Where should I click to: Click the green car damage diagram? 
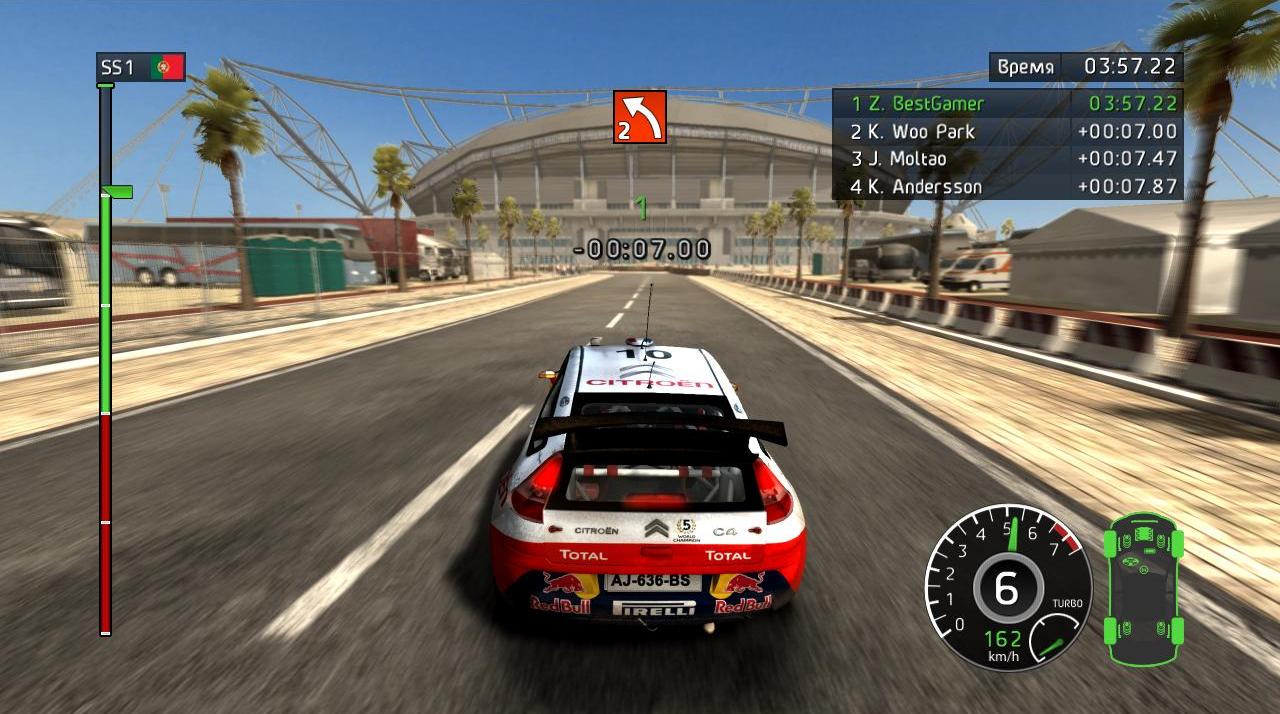(x=1143, y=589)
